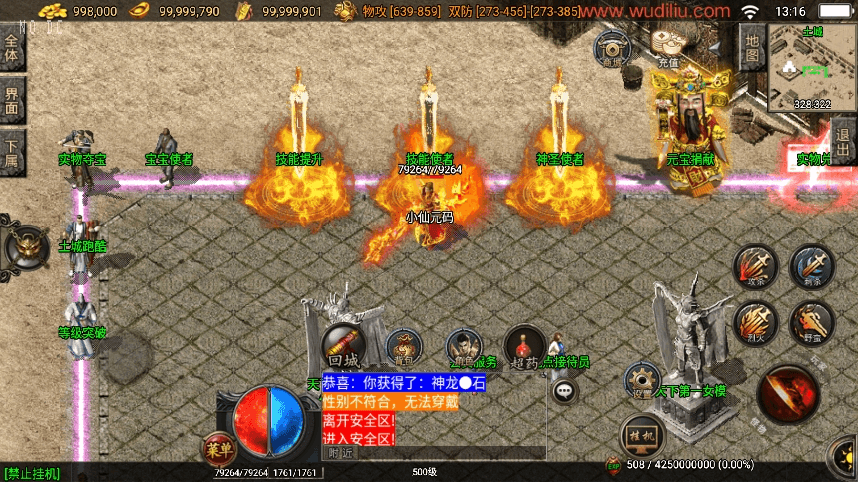
Task: Open the 菜单 menu button
Action: pos(217,448)
